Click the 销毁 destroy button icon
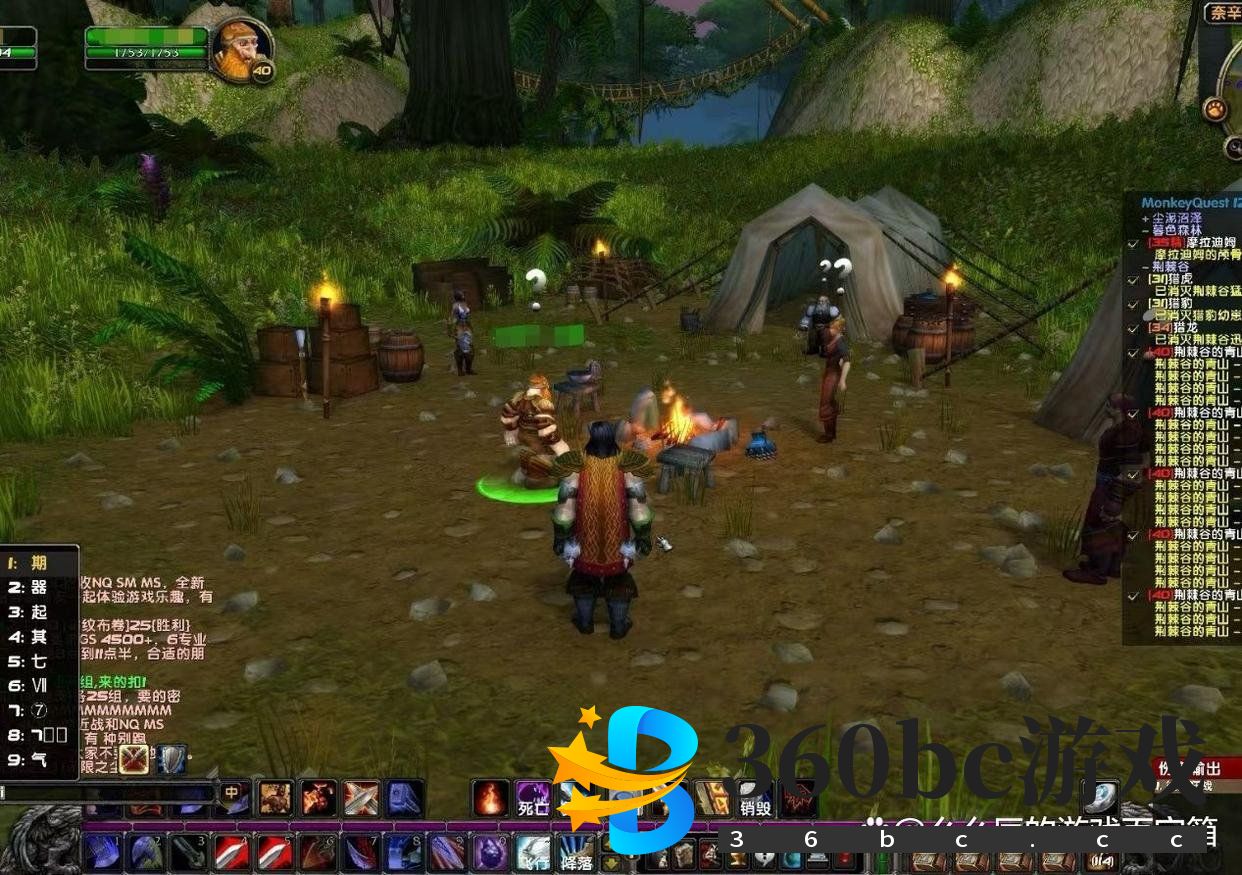Image resolution: width=1242 pixels, height=875 pixels. pyautogui.click(x=756, y=799)
